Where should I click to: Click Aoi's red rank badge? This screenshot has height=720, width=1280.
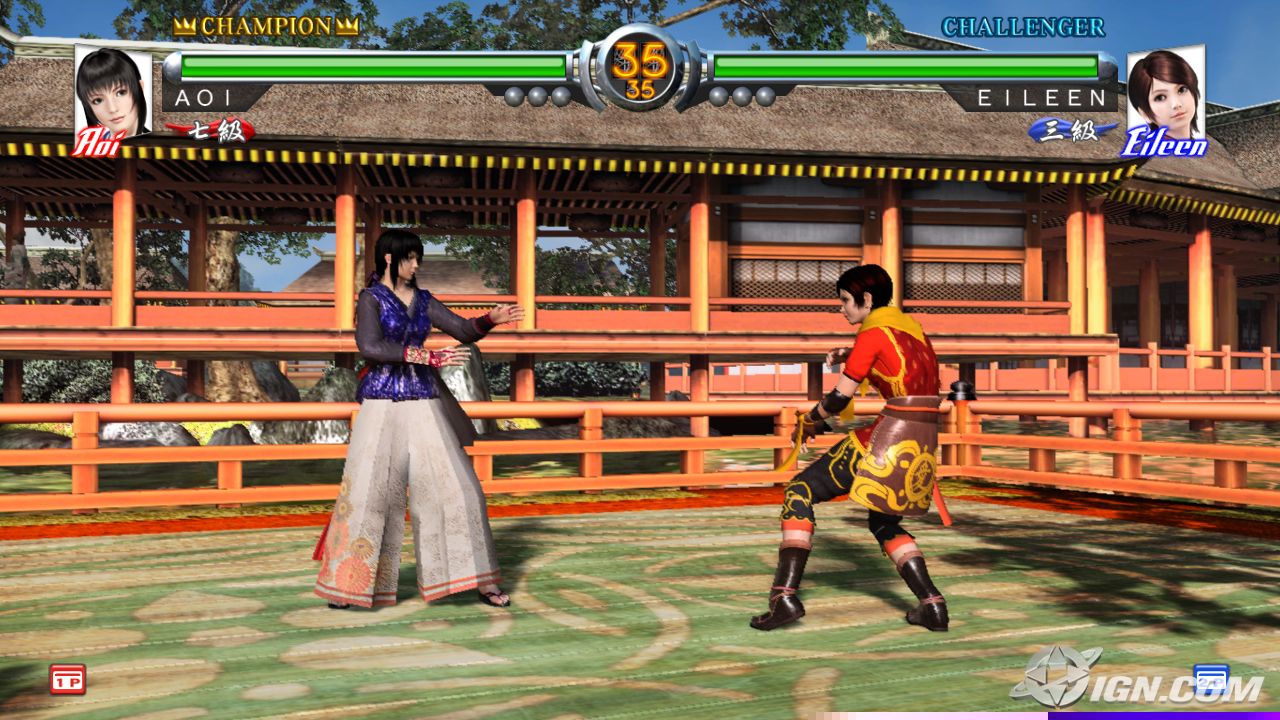[x=213, y=130]
